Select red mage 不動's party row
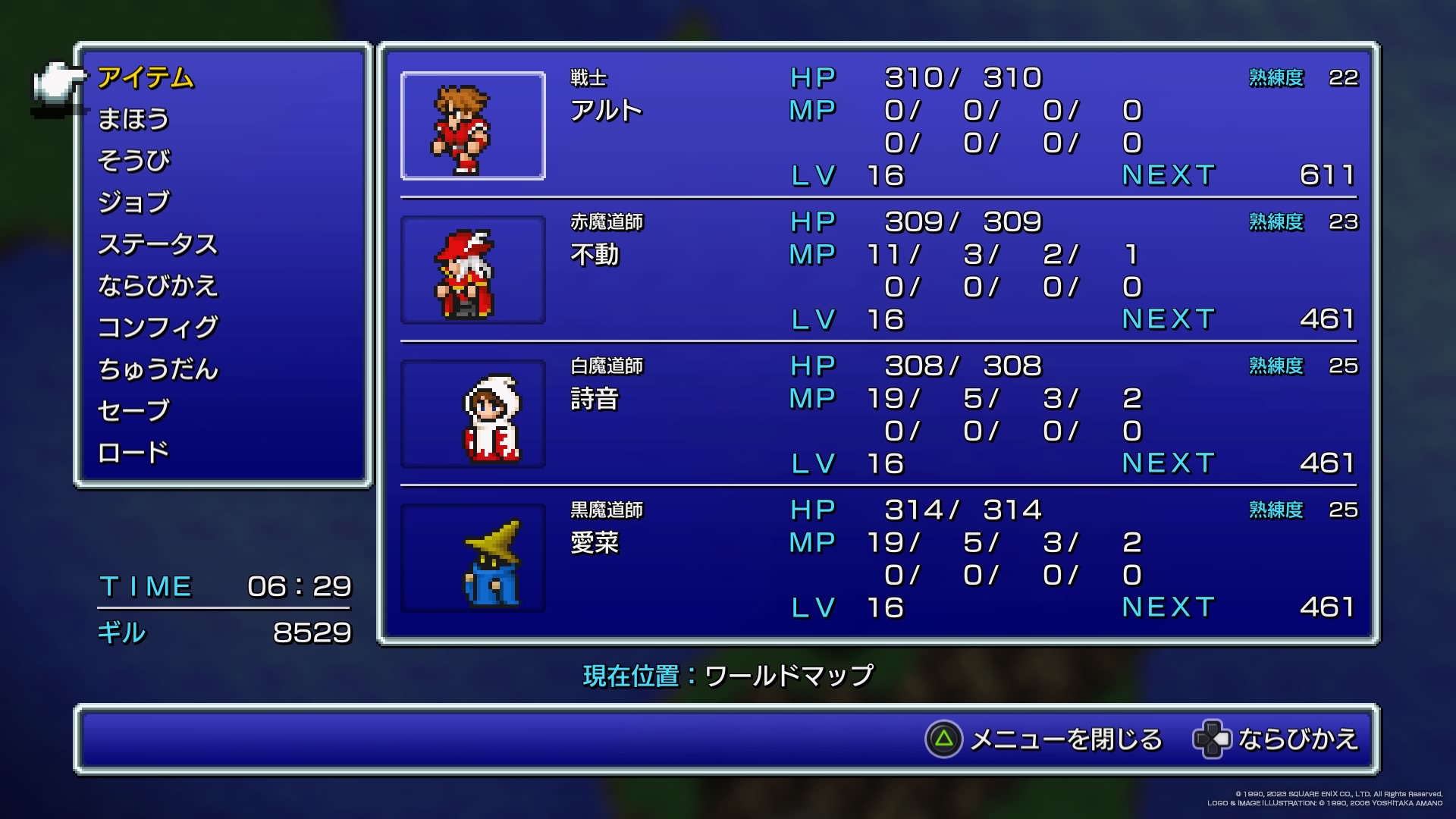Image resolution: width=1456 pixels, height=819 pixels. coord(878,271)
